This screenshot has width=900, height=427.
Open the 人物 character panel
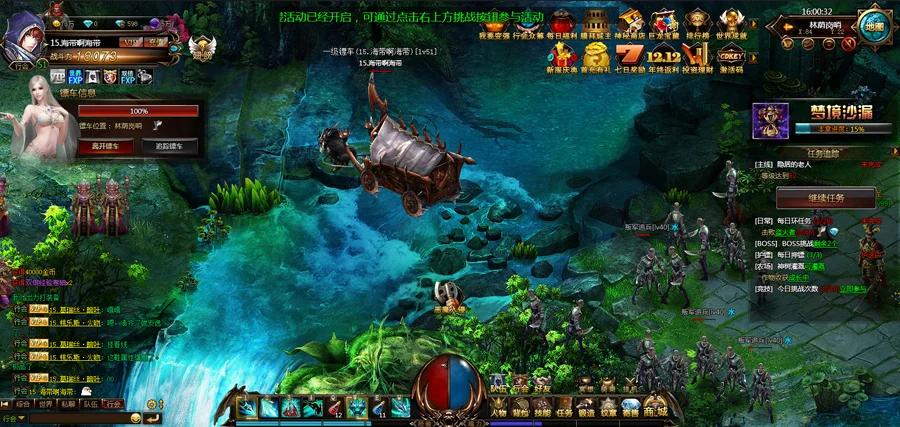(497, 410)
